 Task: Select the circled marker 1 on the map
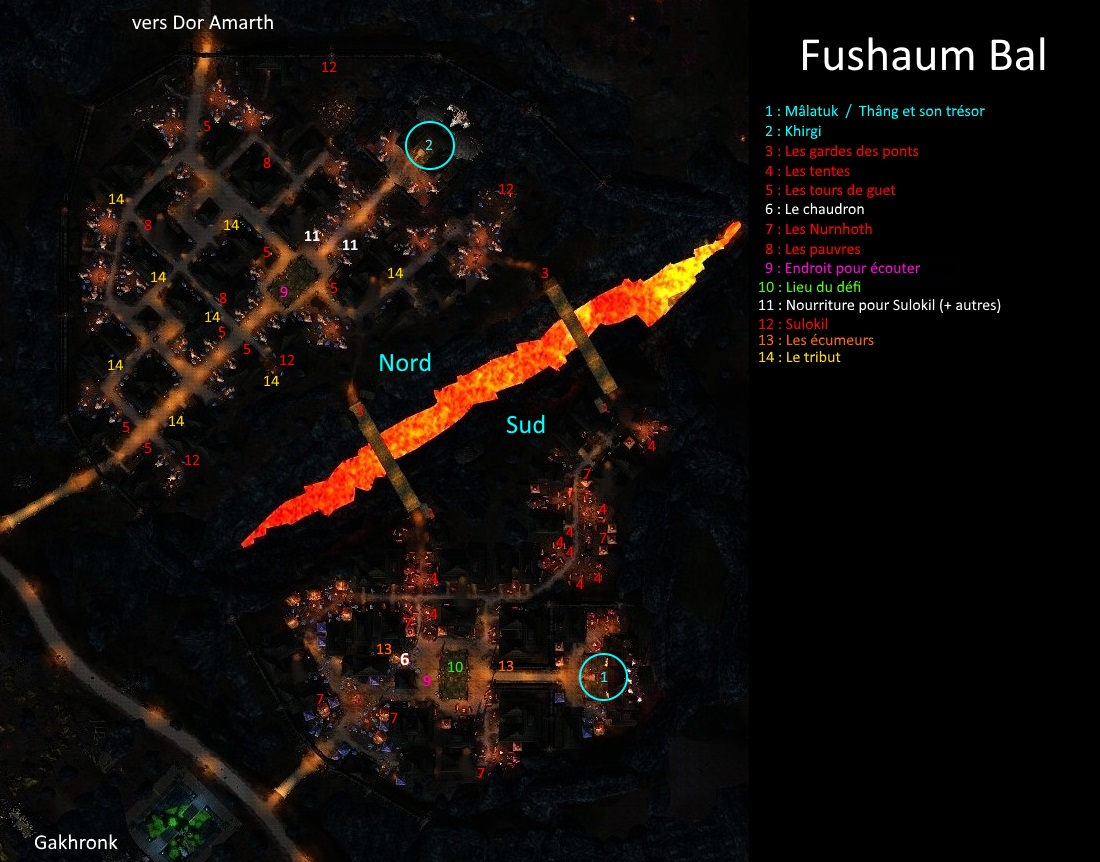point(604,677)
